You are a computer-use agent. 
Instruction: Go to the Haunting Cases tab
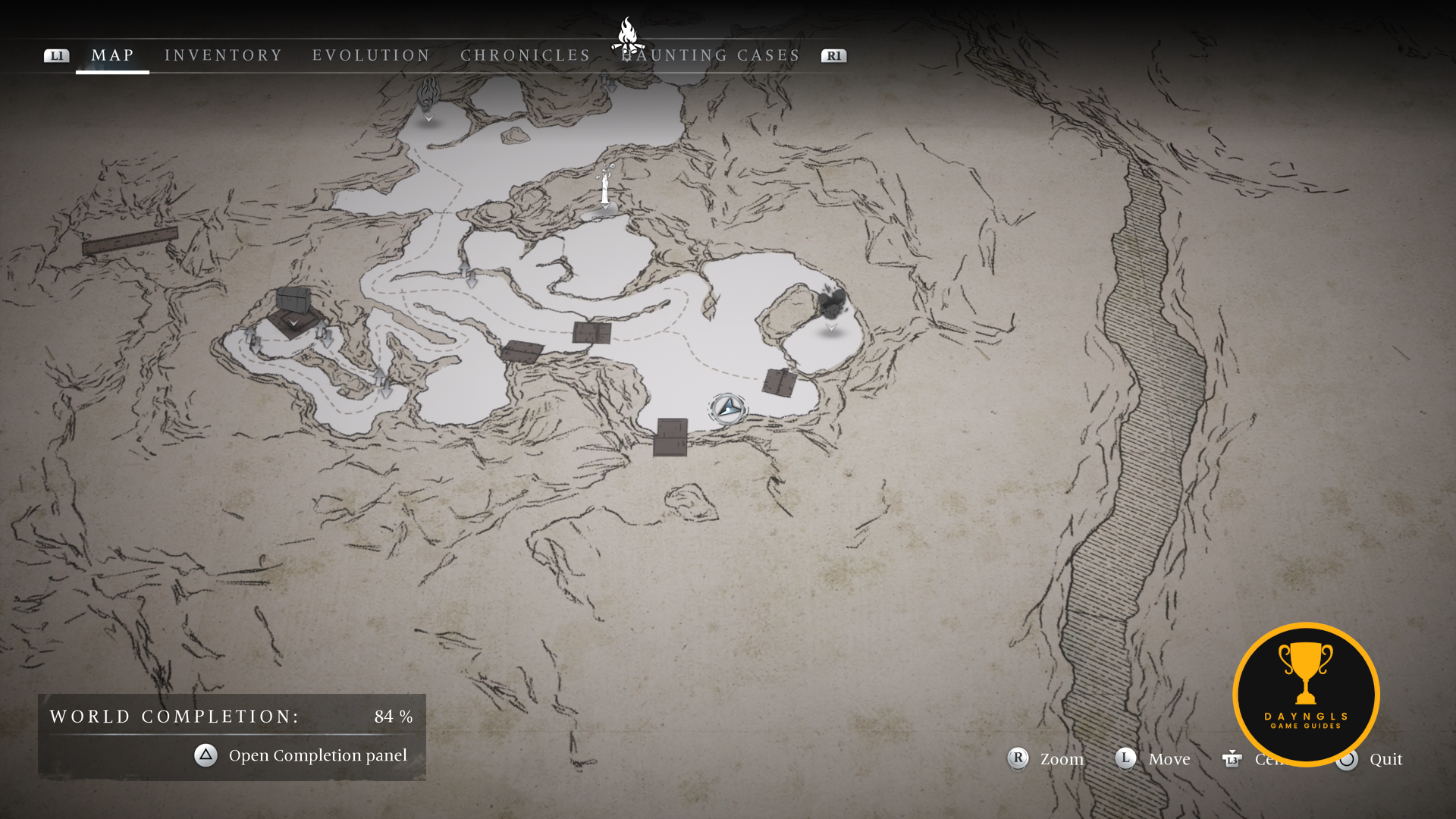(711, 55)
